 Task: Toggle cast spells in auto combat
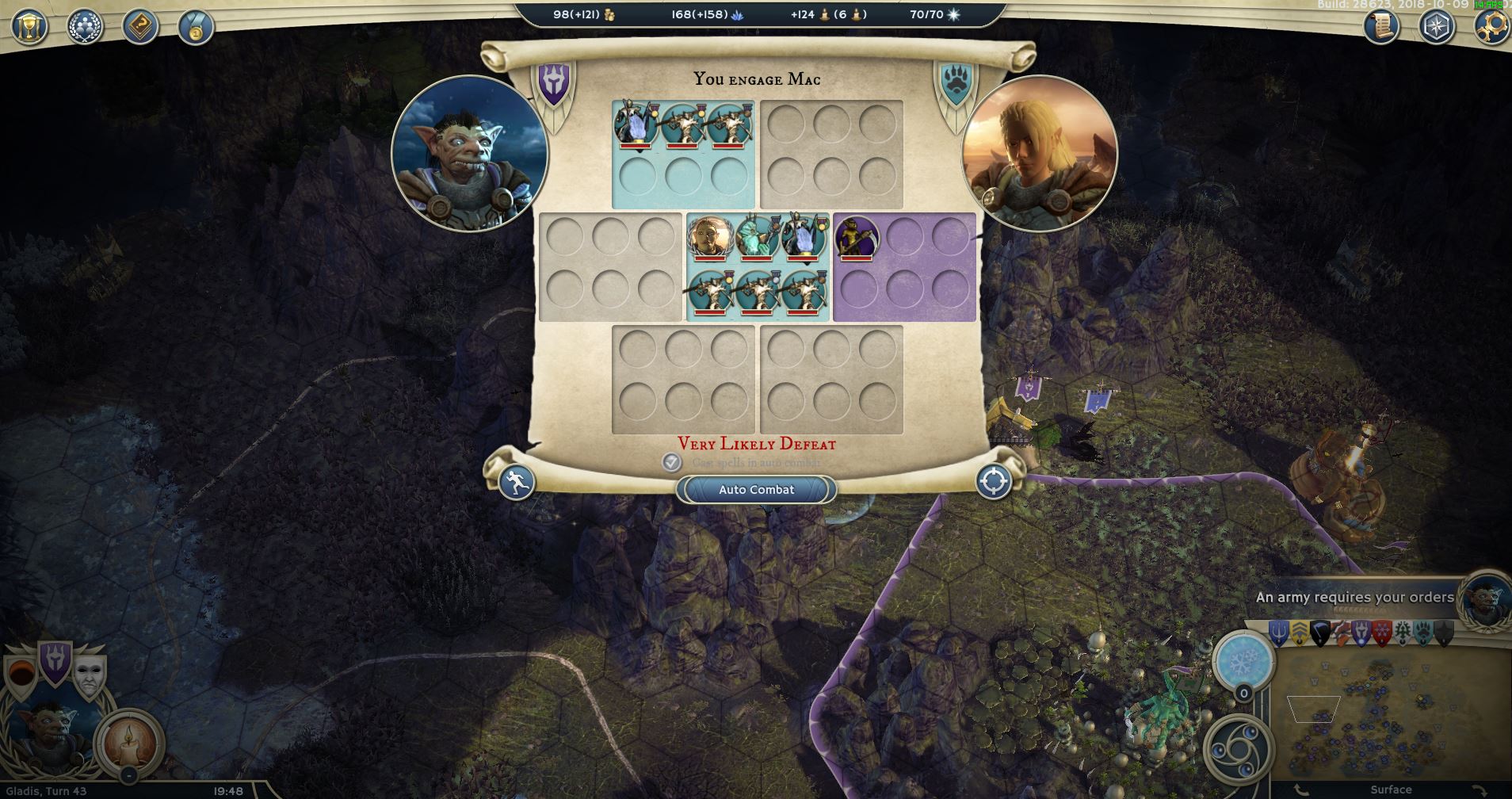(671, 462)
